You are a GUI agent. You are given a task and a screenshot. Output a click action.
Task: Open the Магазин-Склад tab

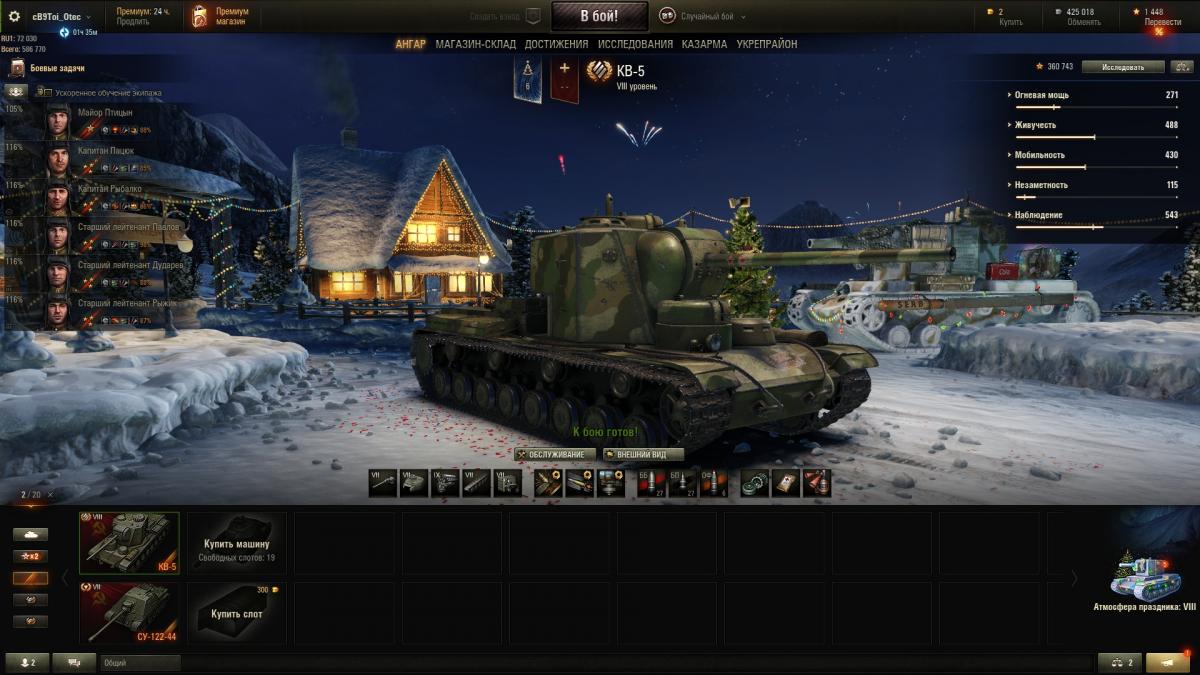click(475, 44)
